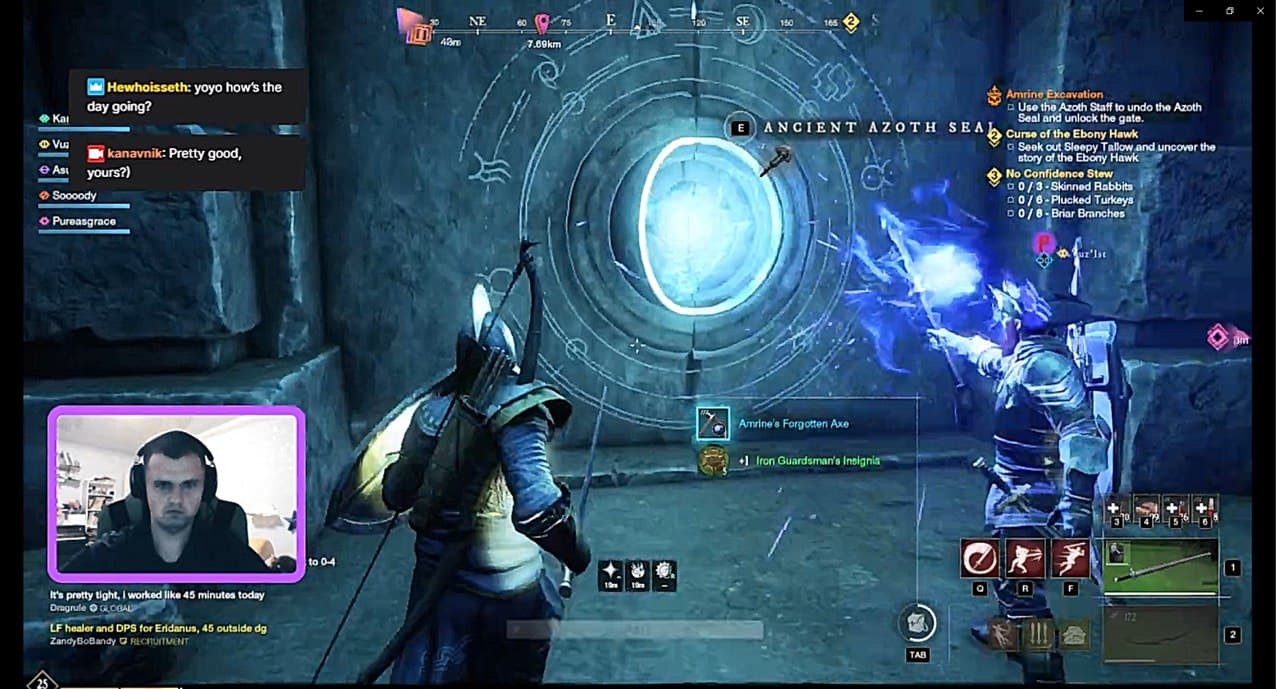
Task: Select the Curse of the Ebony Hawk quest
Action: tap(1071, 134)
